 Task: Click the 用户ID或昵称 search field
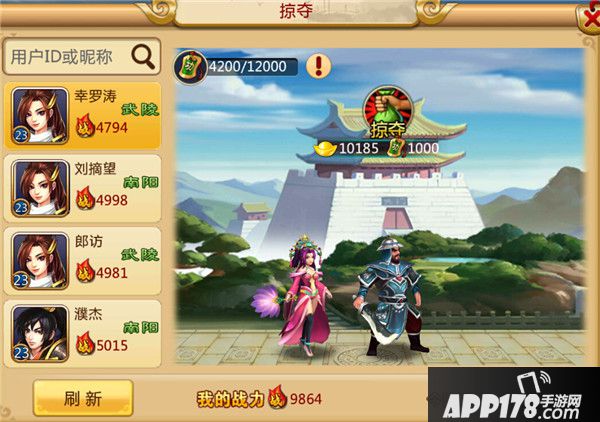click(x=68, y=56)
